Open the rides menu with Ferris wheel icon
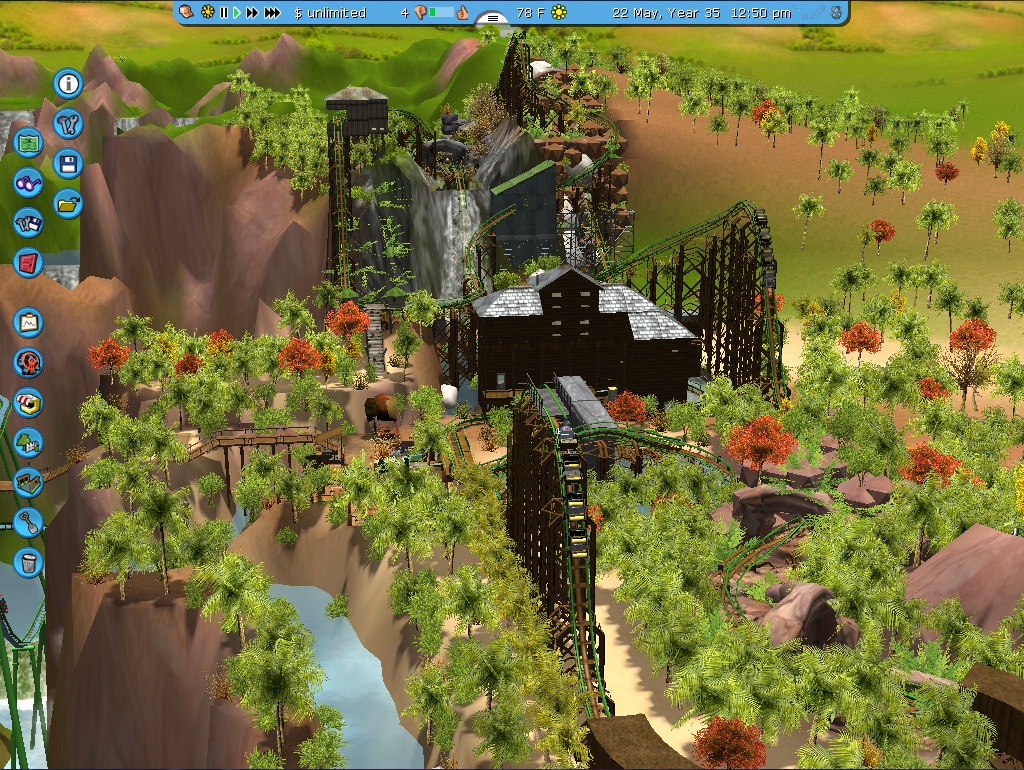This screenshot has width=1024, height=770. [x=28, y=362]
